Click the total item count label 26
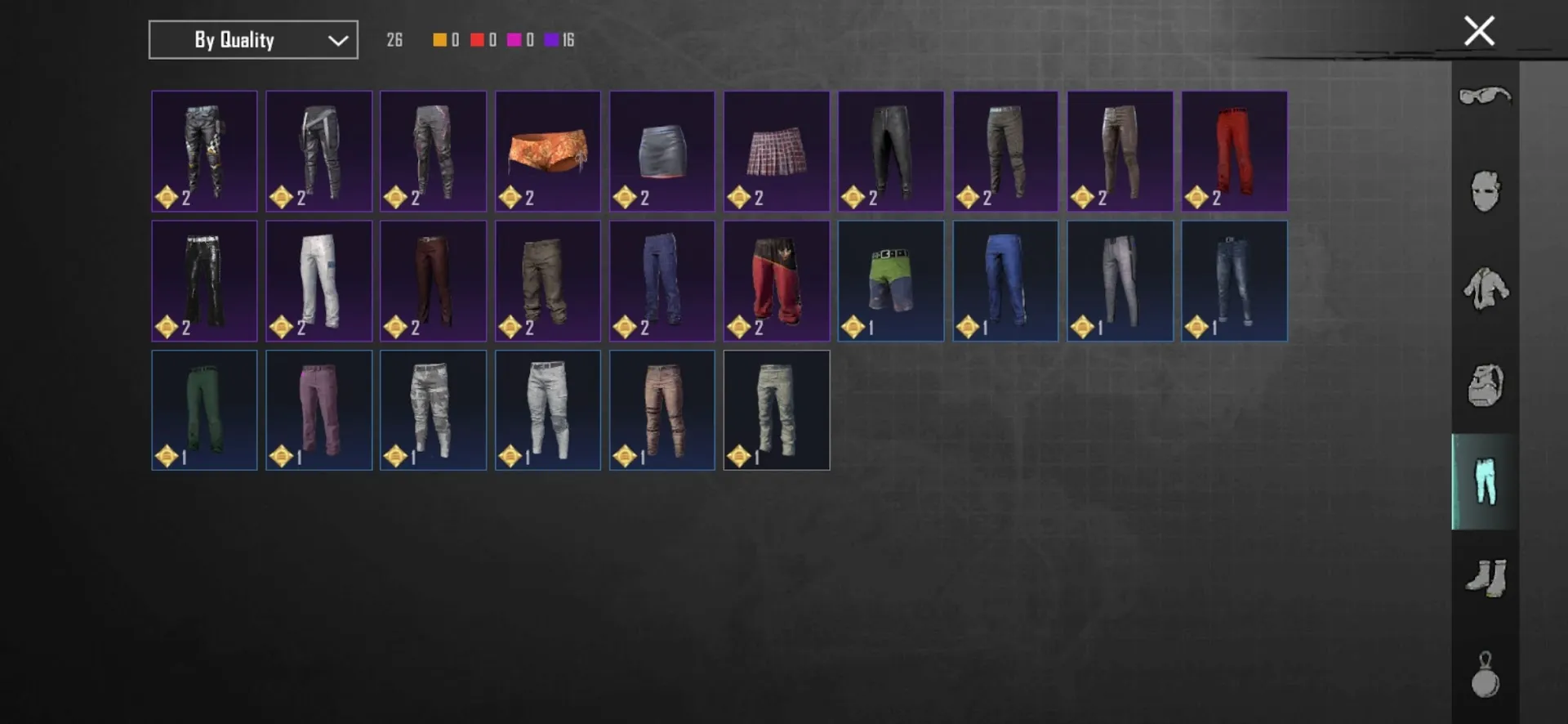This screenshot has width=1568, height=724. point(394,38)
